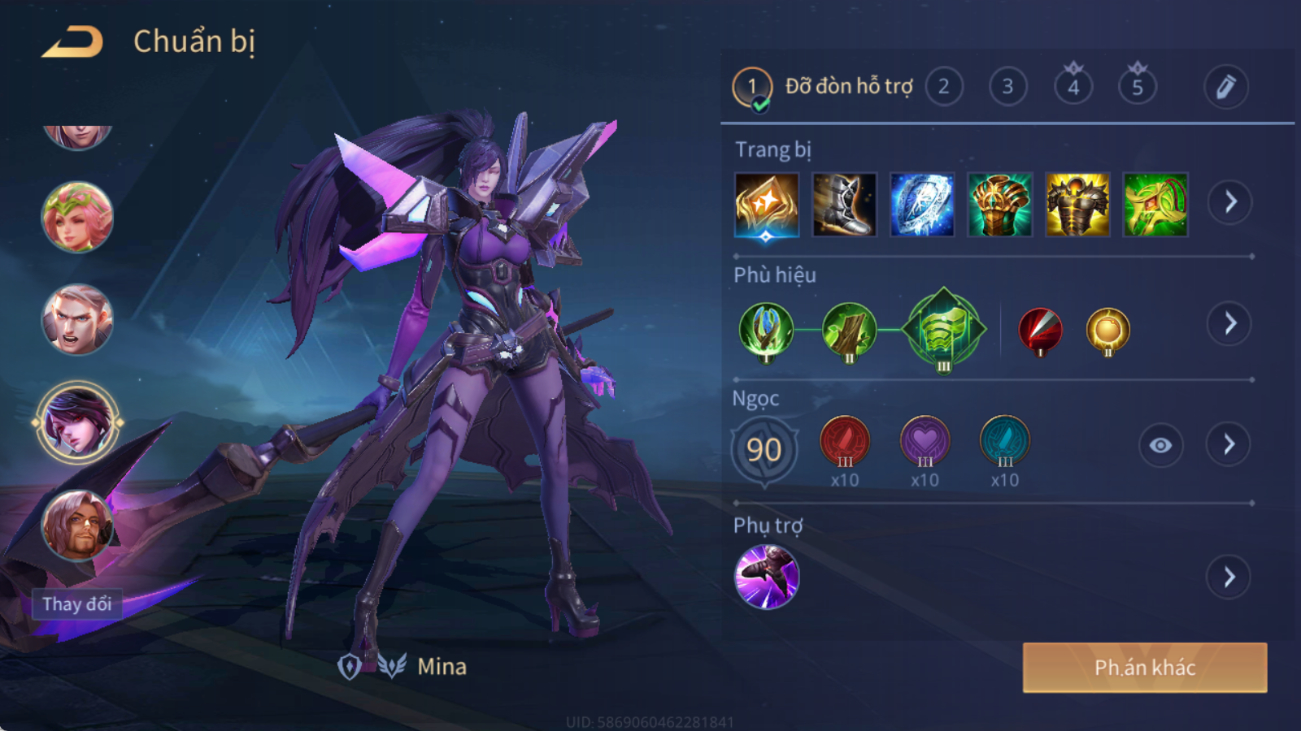Select the purple heart arcana gem
This screenshot has width=1301, height=731.
tap(924, 442)
